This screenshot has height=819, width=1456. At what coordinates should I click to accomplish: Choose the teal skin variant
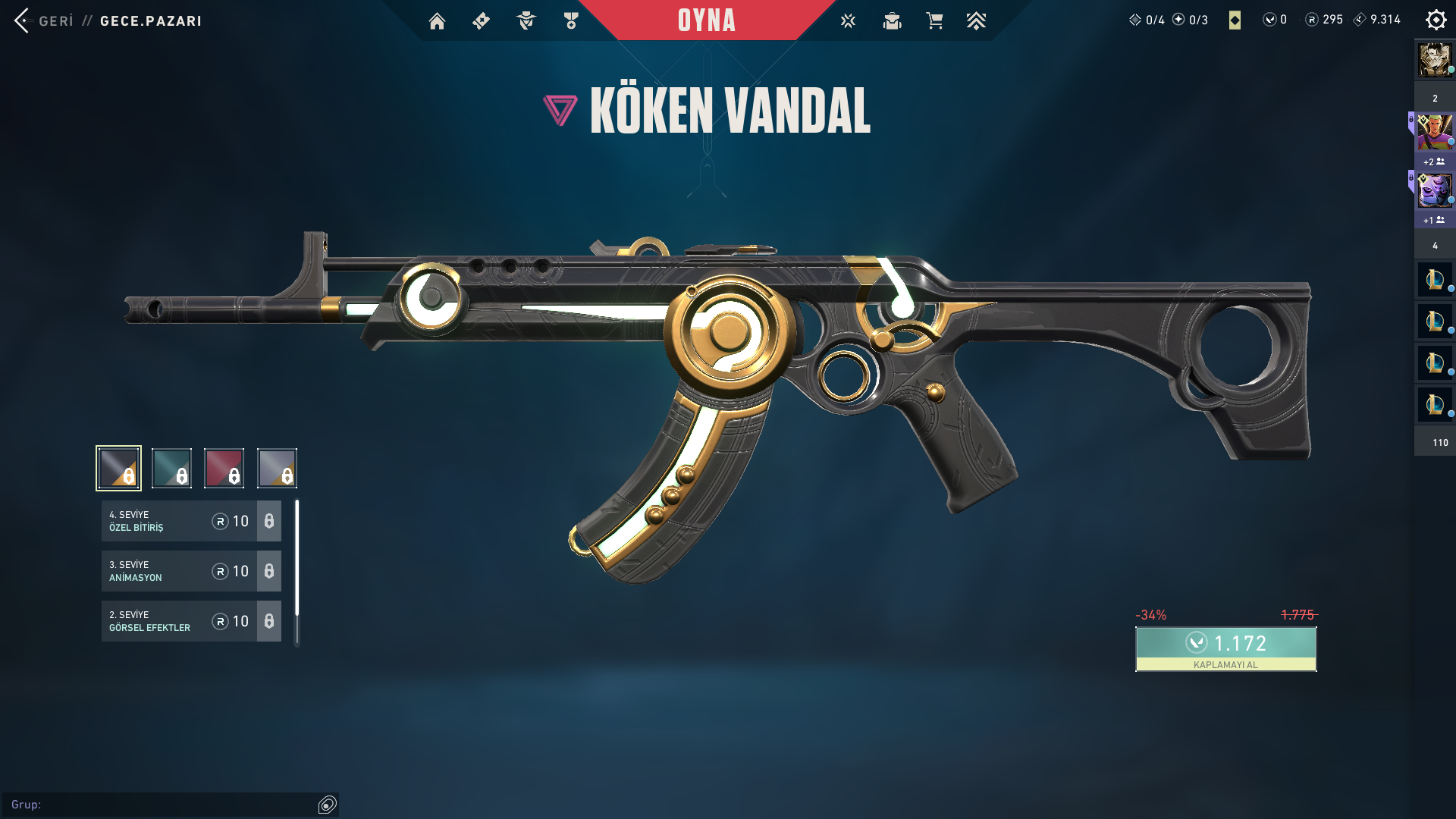171,468
